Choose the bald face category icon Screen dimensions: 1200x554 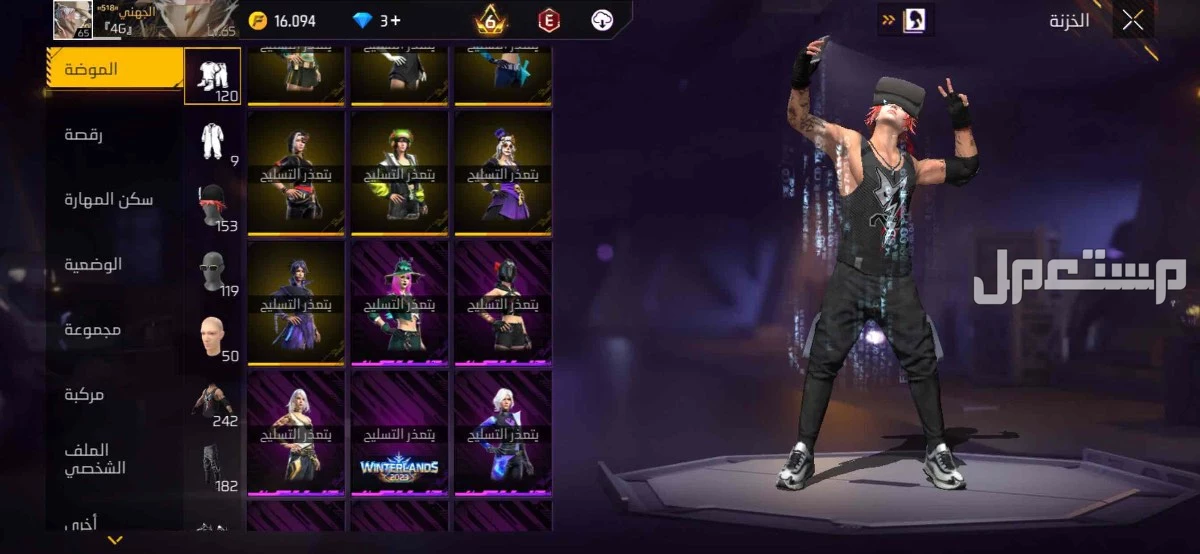click(212, 335)
